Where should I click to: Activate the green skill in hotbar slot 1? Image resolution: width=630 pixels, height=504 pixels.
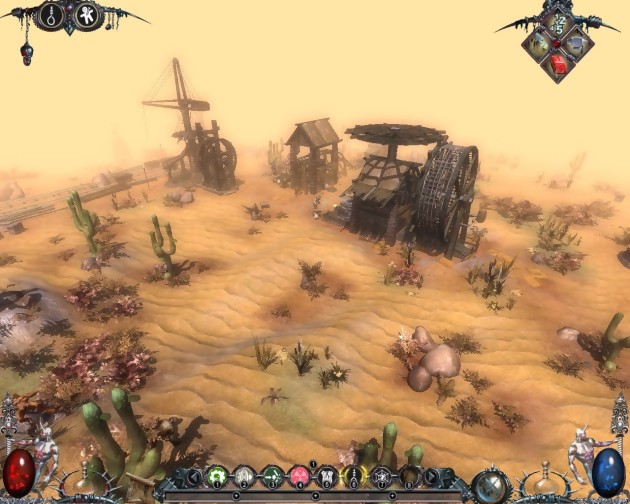[x=217, y=477]
